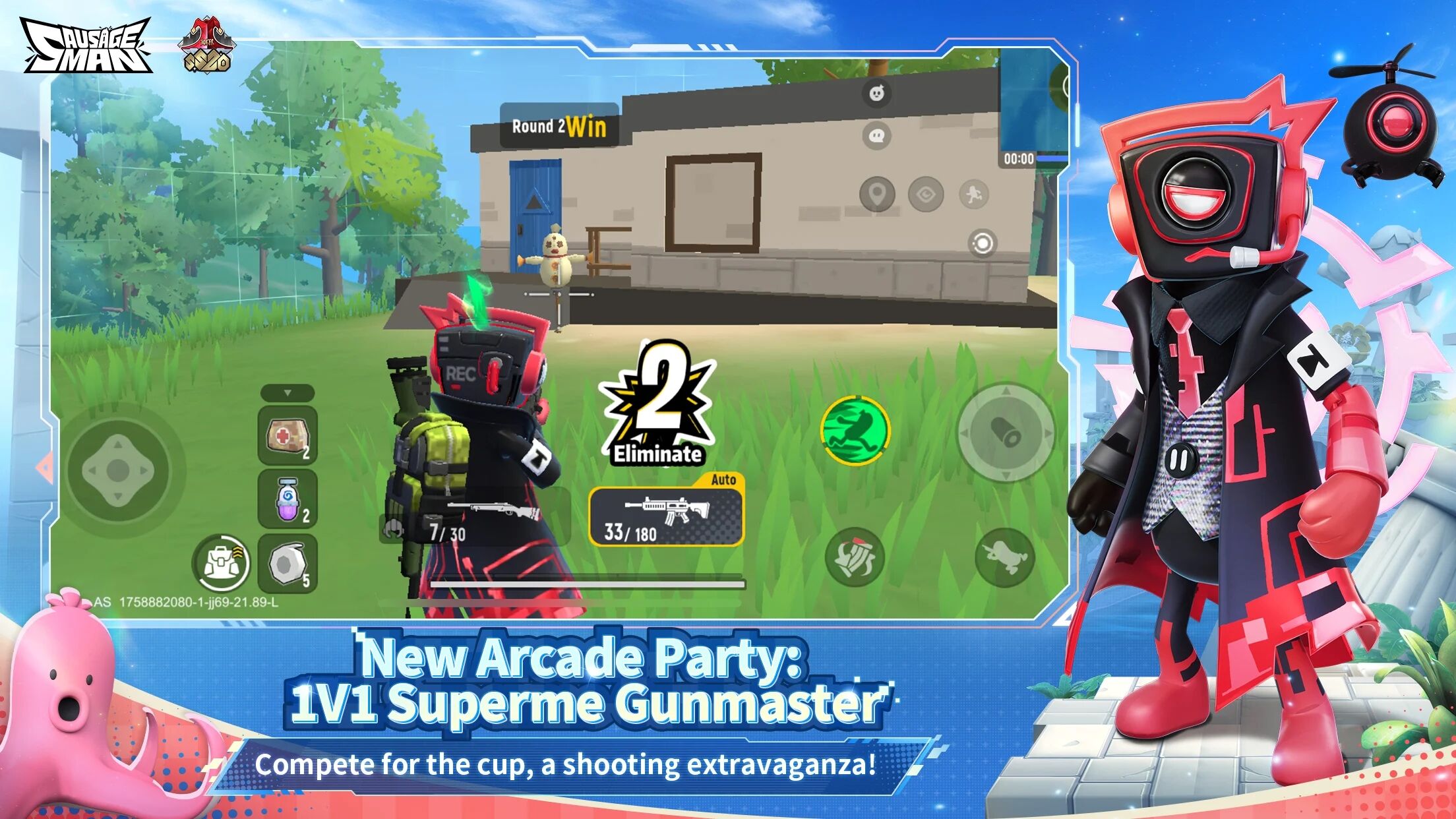Use the medkit quick item

[287, 436]
